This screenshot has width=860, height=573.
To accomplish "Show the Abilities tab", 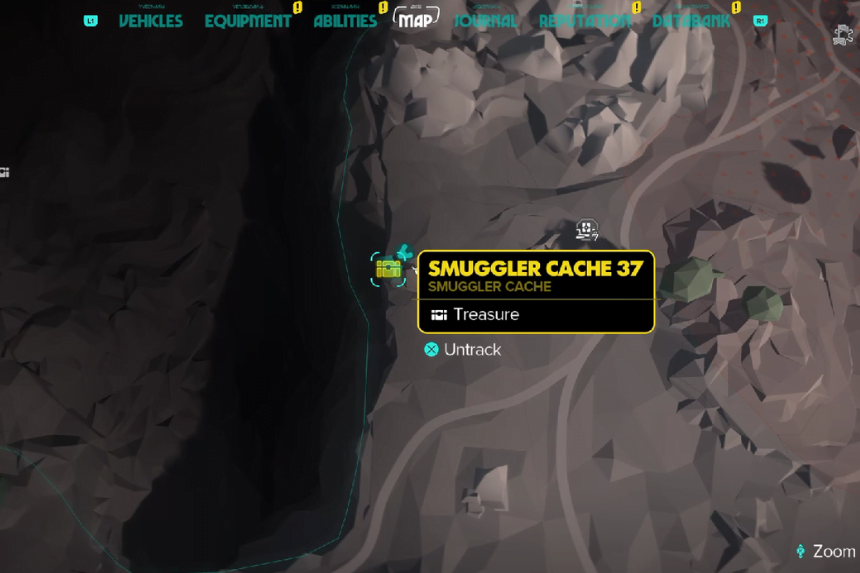I will [x=345, y=21].
